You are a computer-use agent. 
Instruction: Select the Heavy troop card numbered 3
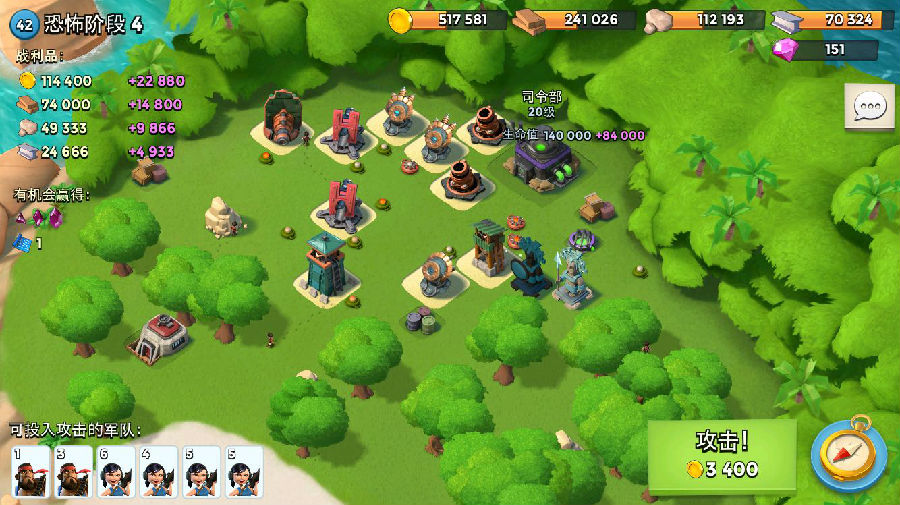[x=73, y=471]
